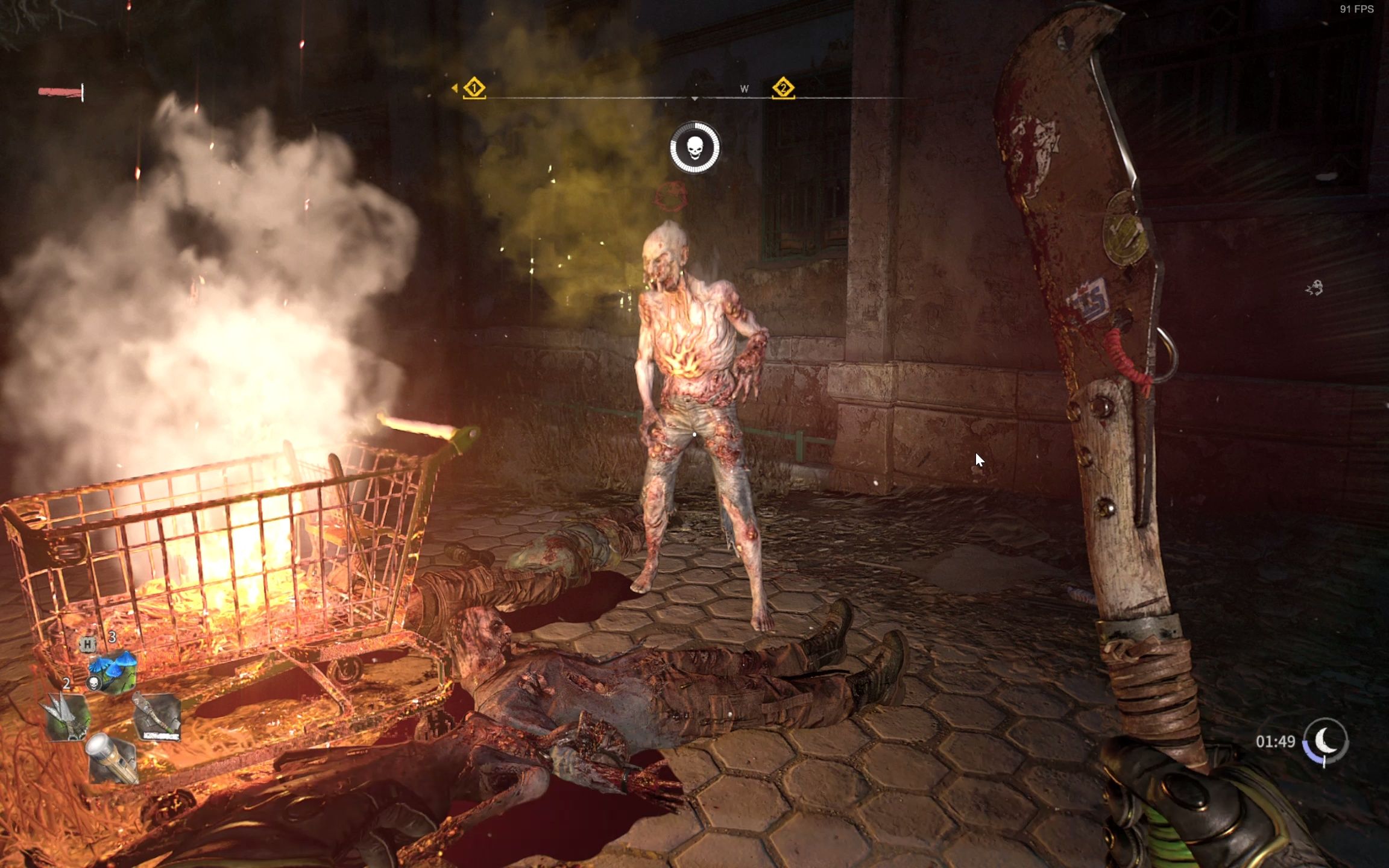
Task: Click the crescent moon night indicator
Action: (1325, 741)
